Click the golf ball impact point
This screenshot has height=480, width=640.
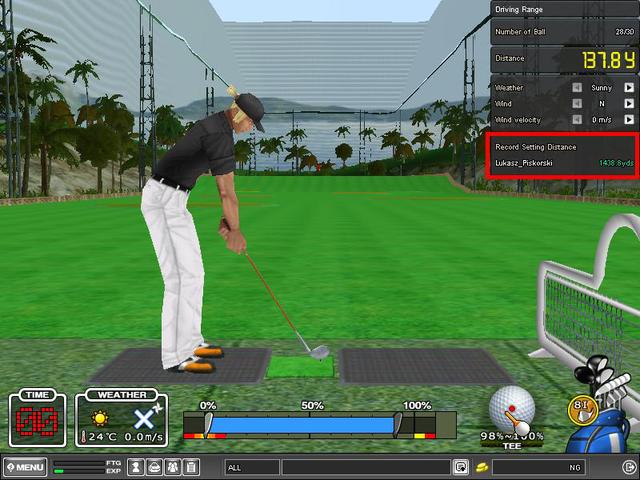[x=511, y=408]
